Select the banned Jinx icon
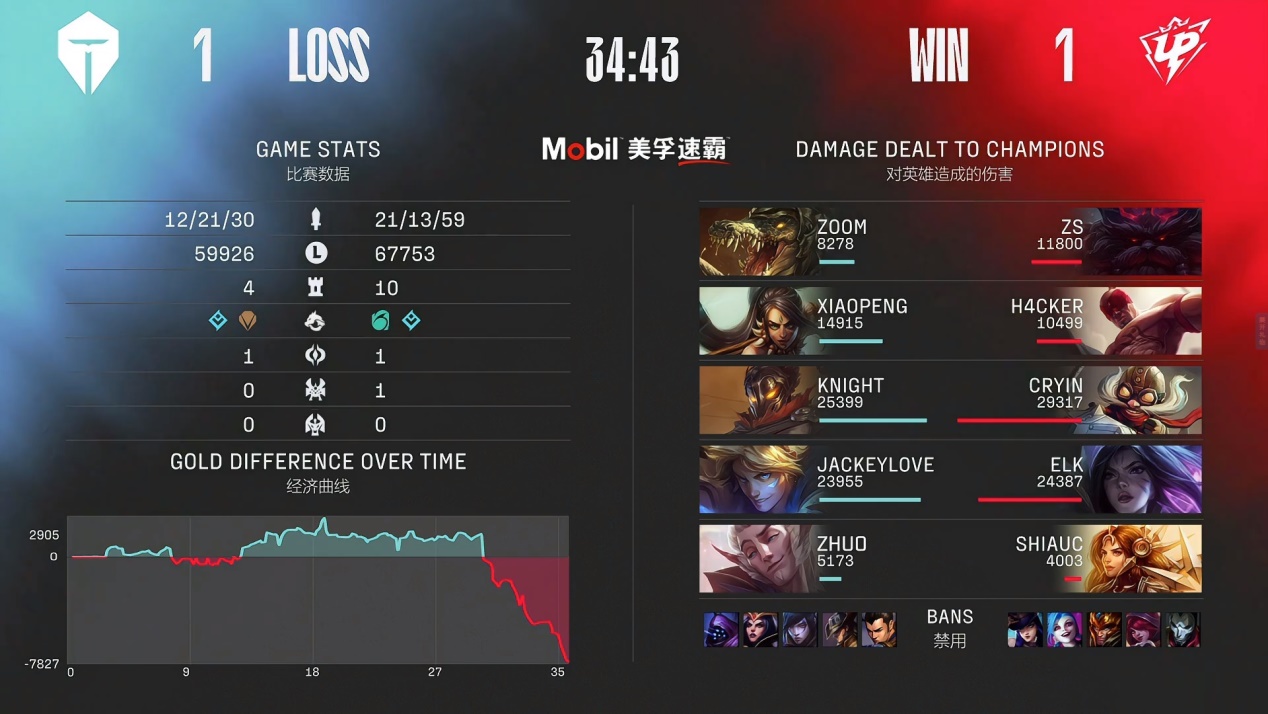The width and height of the screenshot is (1268, 714). (x=1064, y=630)
